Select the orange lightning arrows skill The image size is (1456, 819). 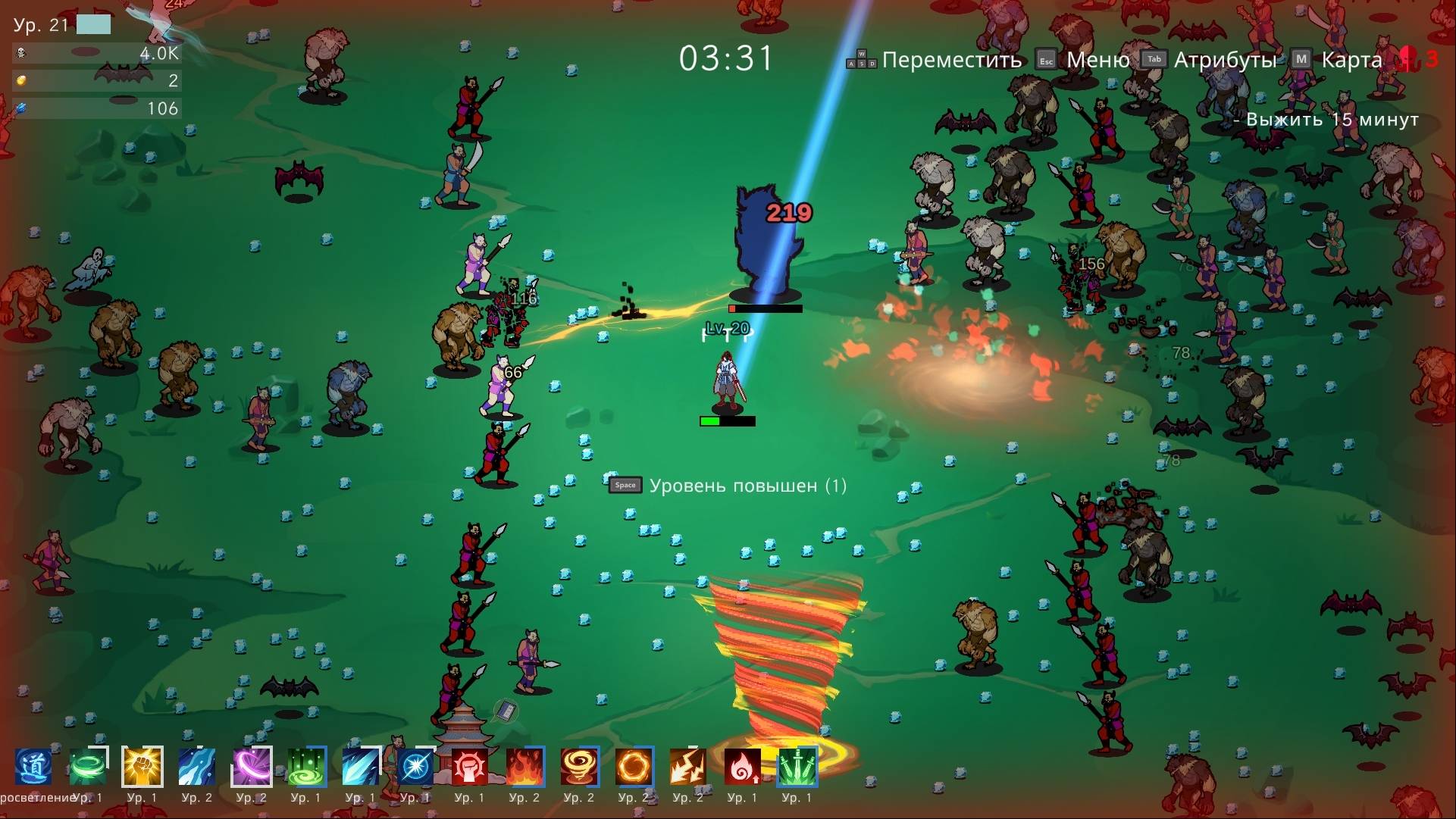click(688, 767)
